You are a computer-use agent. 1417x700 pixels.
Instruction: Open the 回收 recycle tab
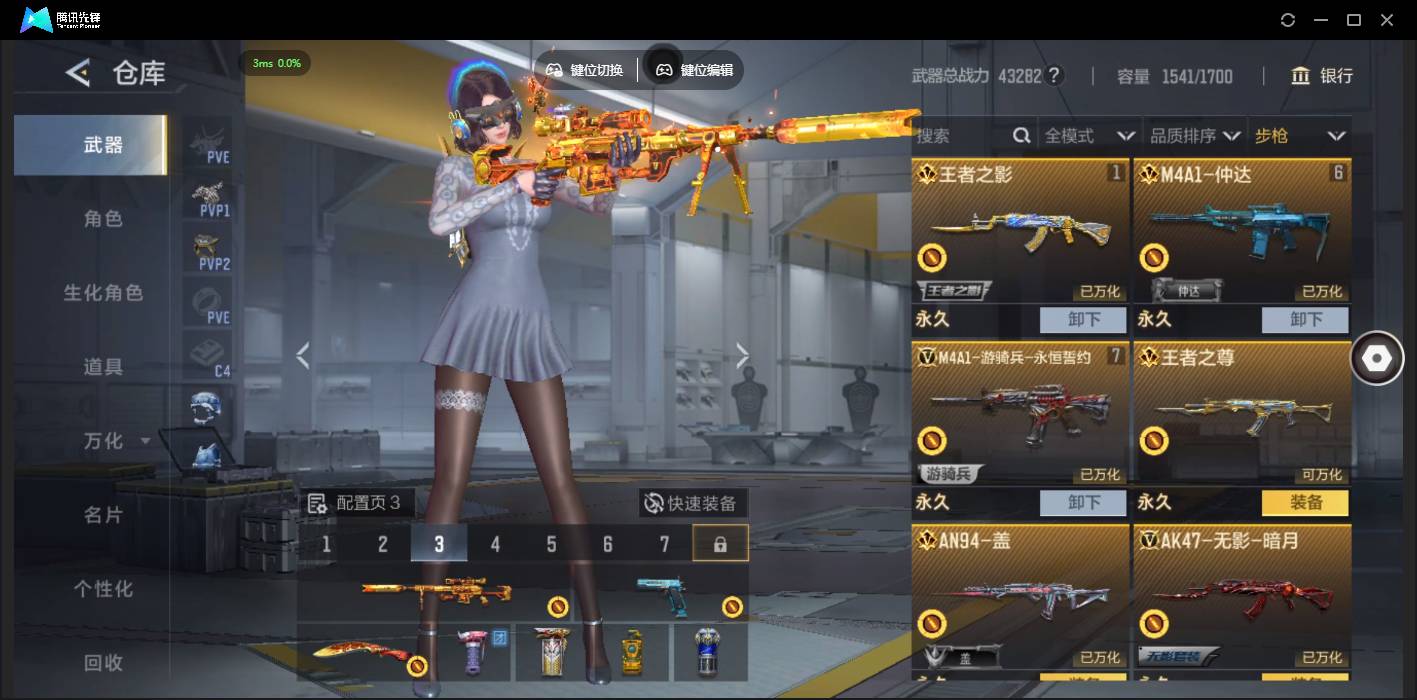click(103, 662)
